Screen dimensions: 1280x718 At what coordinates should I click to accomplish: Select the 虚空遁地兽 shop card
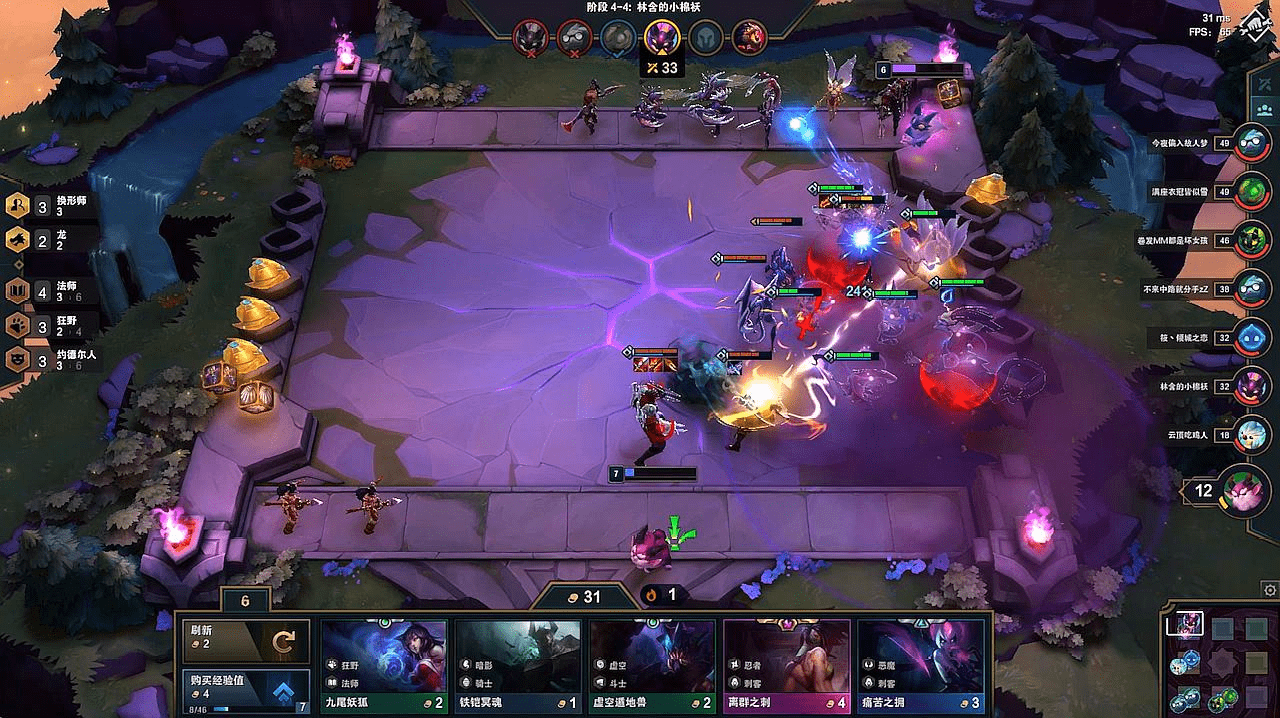[x=652, y=665]
